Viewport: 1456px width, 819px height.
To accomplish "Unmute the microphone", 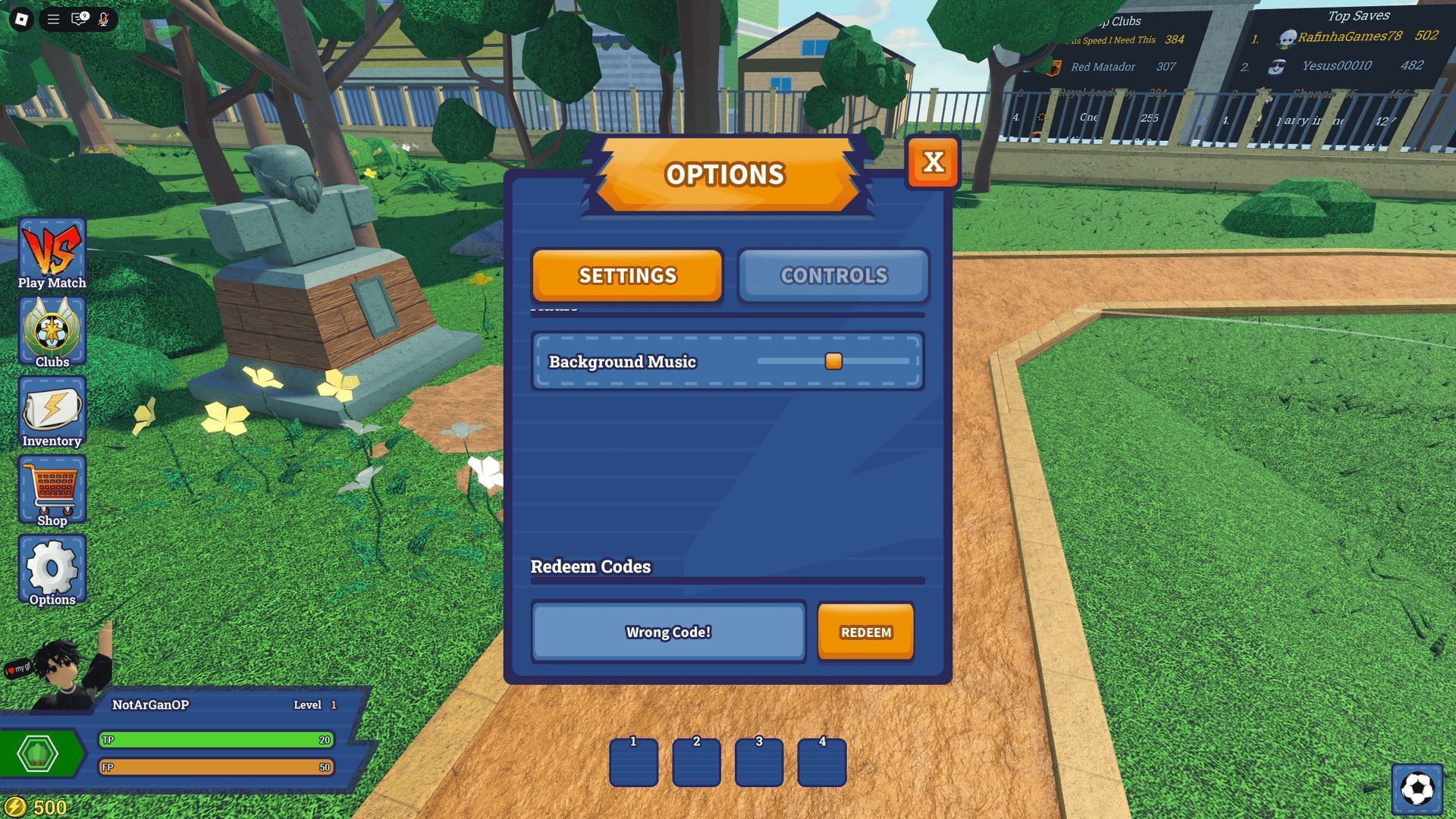I will tap(105, 19).
